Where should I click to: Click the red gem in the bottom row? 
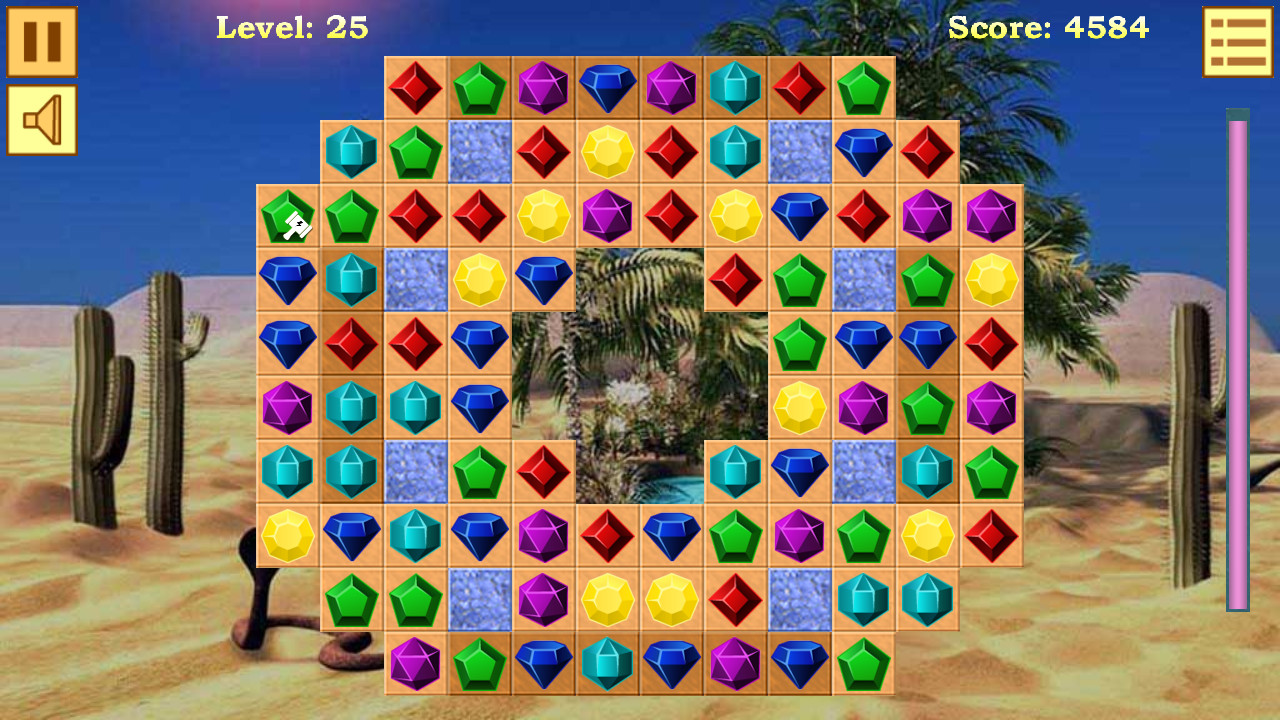[x=735, y=600]
